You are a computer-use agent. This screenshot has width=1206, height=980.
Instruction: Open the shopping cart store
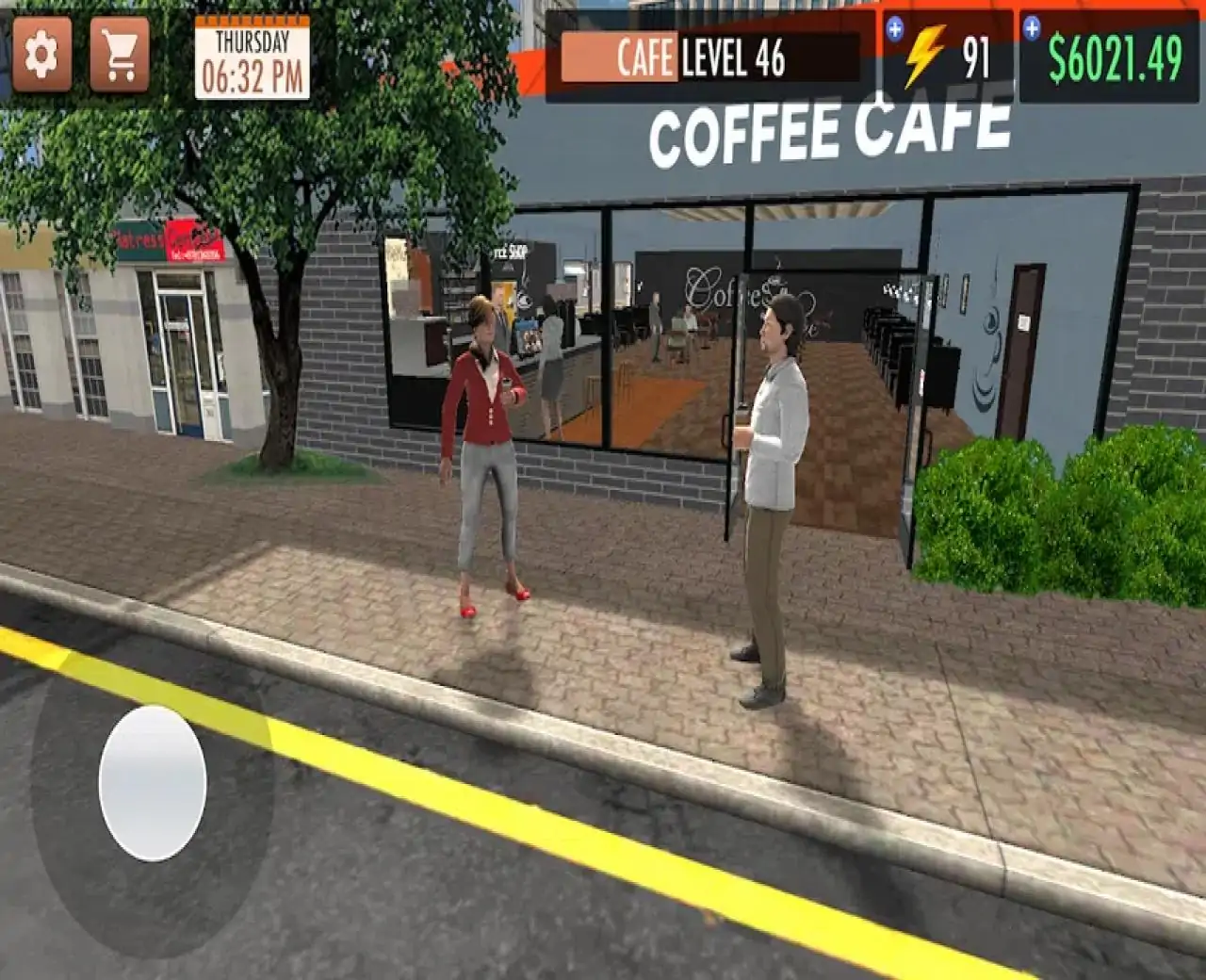pos(120,56)
